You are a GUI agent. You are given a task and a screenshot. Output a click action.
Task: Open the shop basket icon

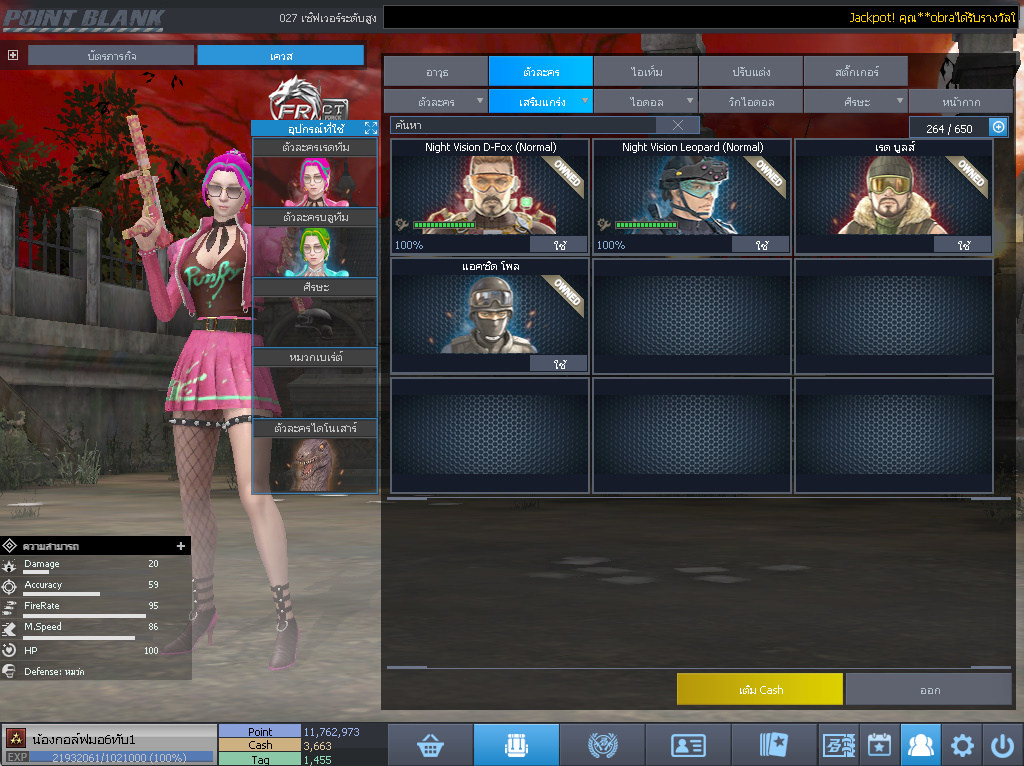click(430, 745)
